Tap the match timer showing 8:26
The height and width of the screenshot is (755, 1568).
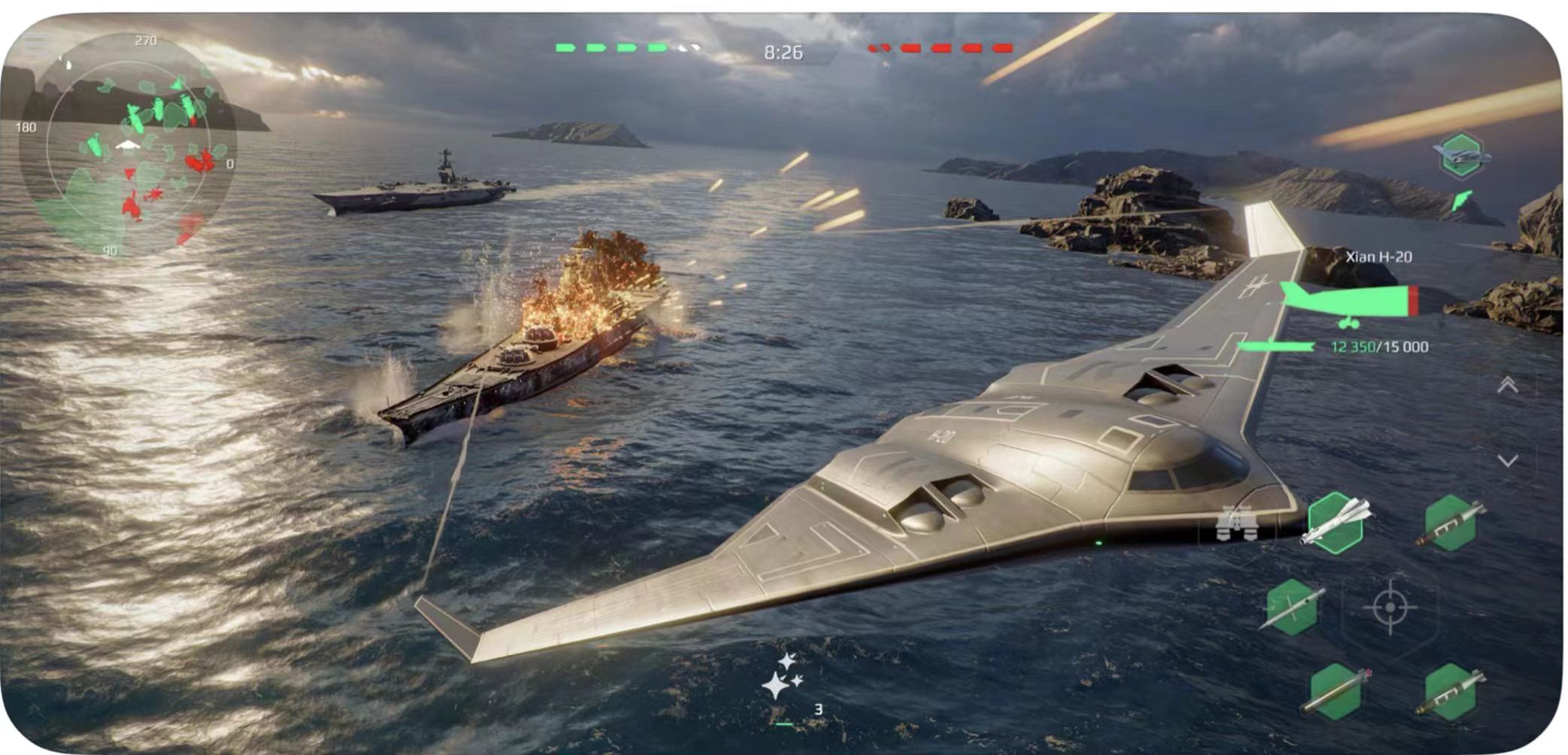click(782, 53)
